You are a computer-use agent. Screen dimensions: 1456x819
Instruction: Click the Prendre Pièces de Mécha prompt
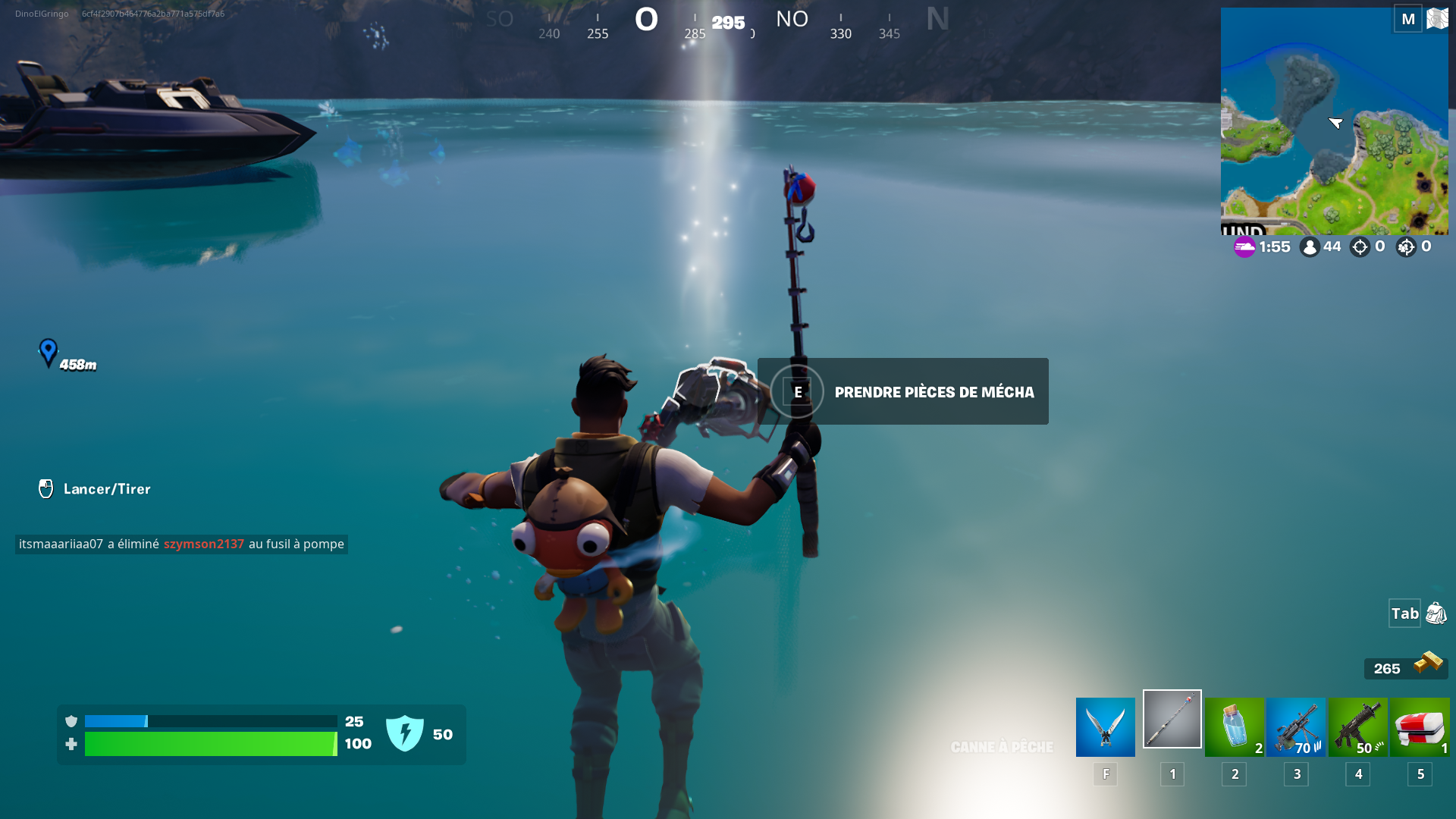tap(902, 391)
